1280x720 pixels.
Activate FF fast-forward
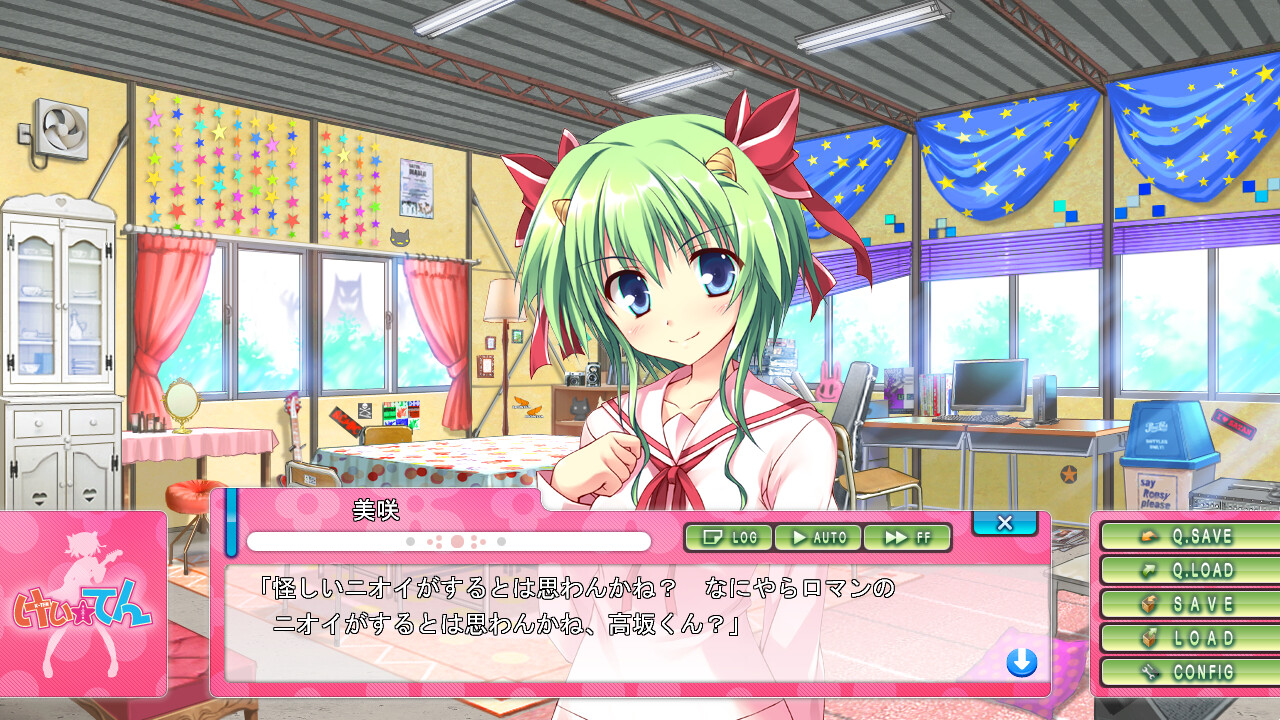coord(907,537)
